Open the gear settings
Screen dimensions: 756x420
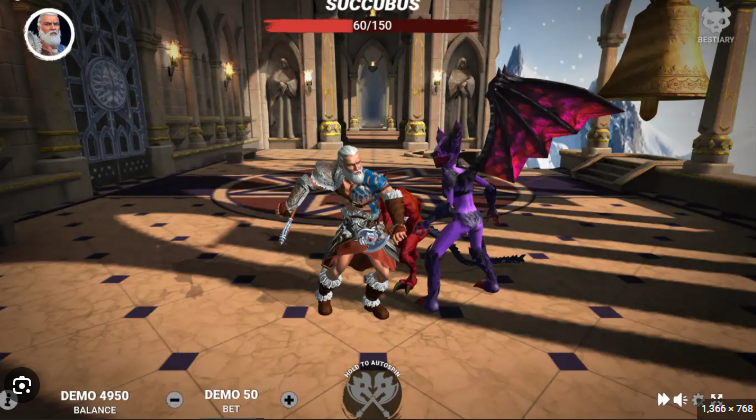coord(698,399)
